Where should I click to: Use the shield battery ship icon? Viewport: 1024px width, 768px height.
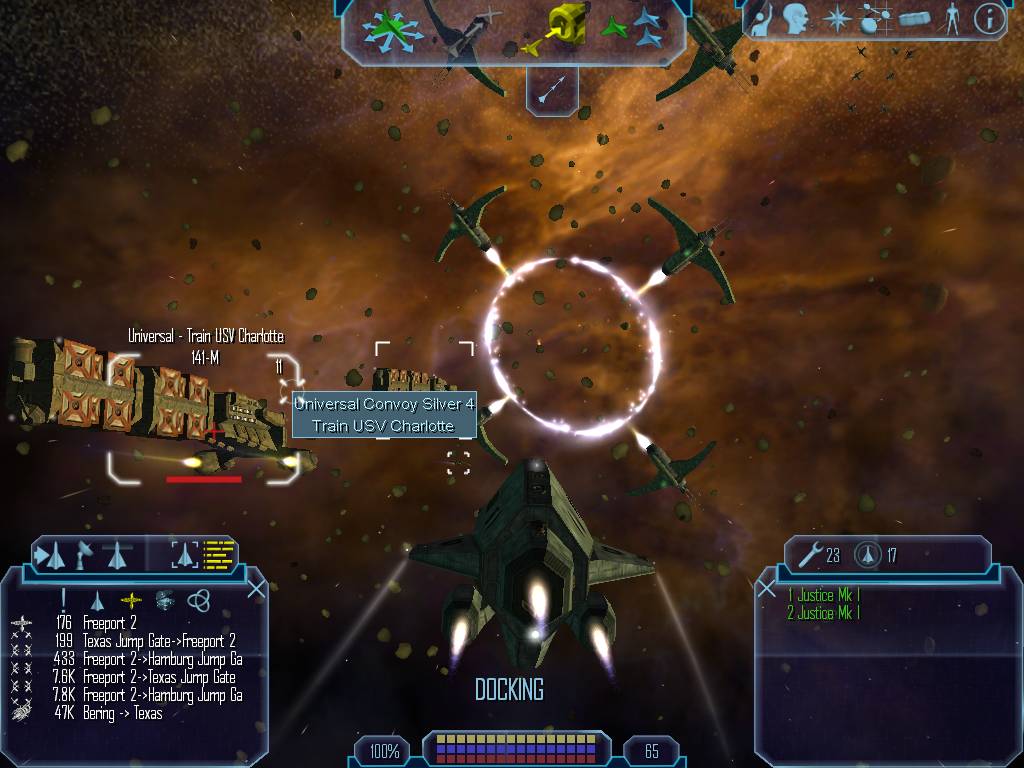(868, 554)
